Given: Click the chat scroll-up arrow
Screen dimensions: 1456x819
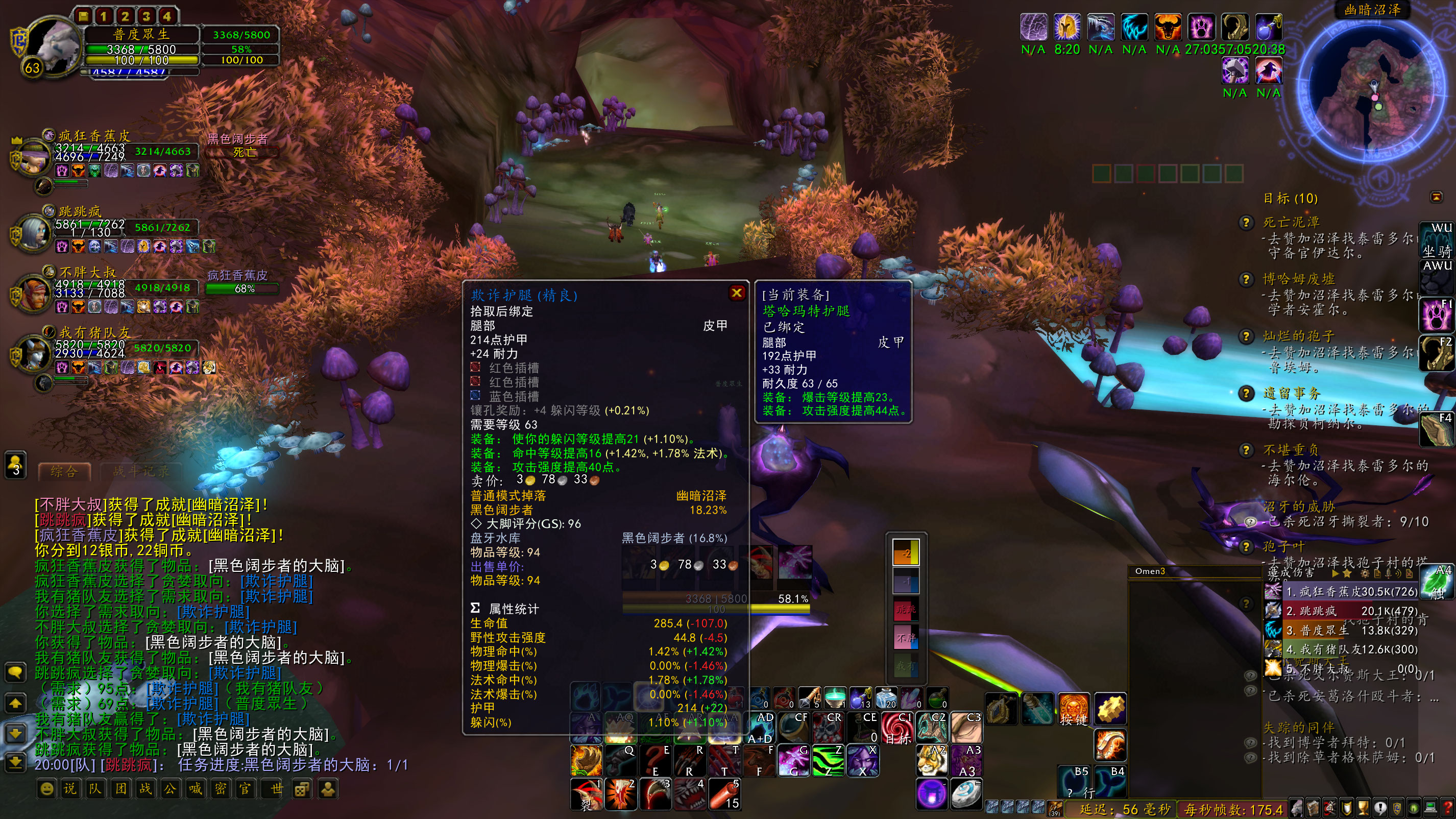Looking at the screenshot, I should [x=15, y=703].
